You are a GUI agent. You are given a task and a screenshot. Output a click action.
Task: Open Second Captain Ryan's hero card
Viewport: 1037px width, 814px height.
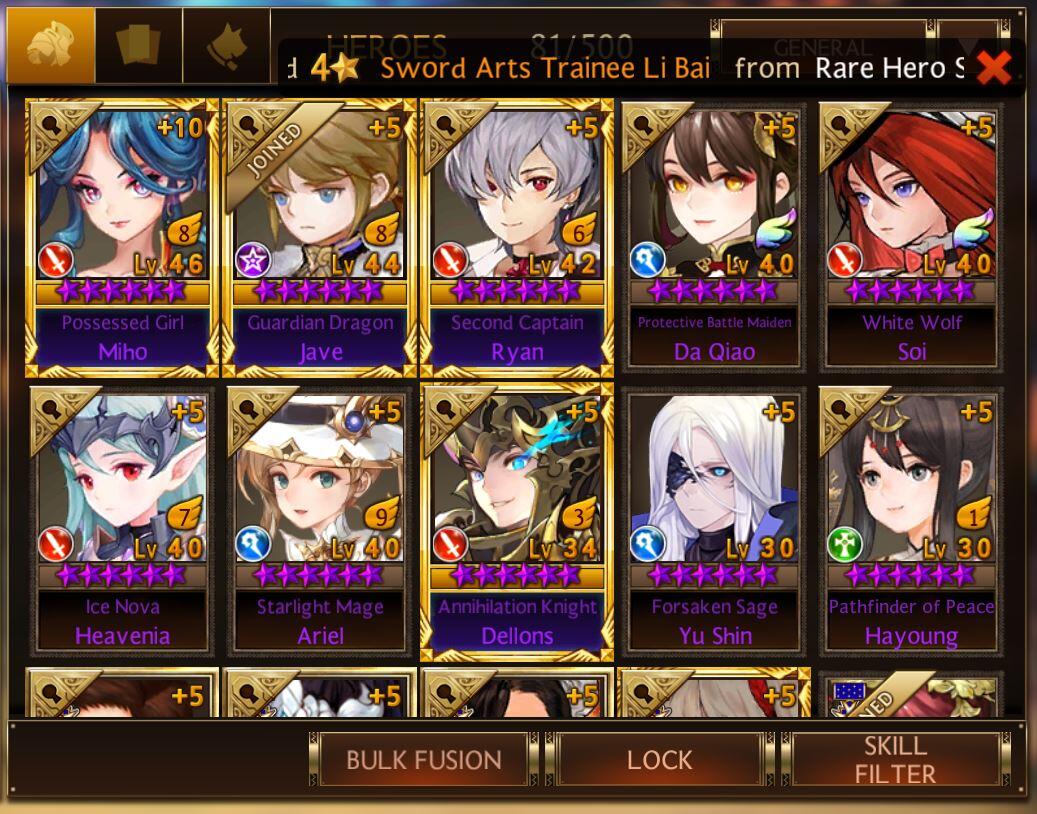click(517, 237)
